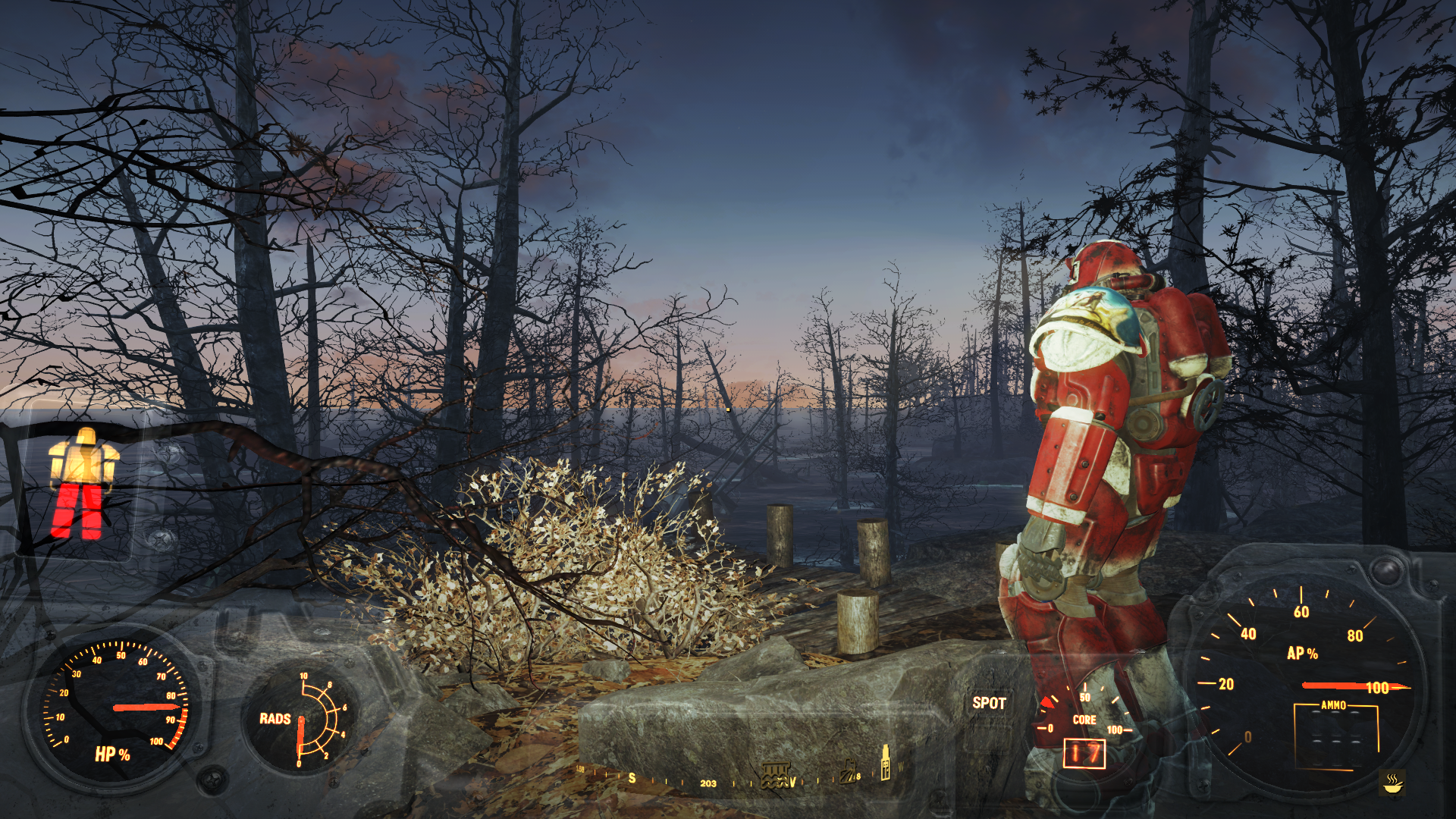Click the power armor condition figure
Image resolution: width=1456 pixels, height=819 pixels.
[x=83, y=484]
